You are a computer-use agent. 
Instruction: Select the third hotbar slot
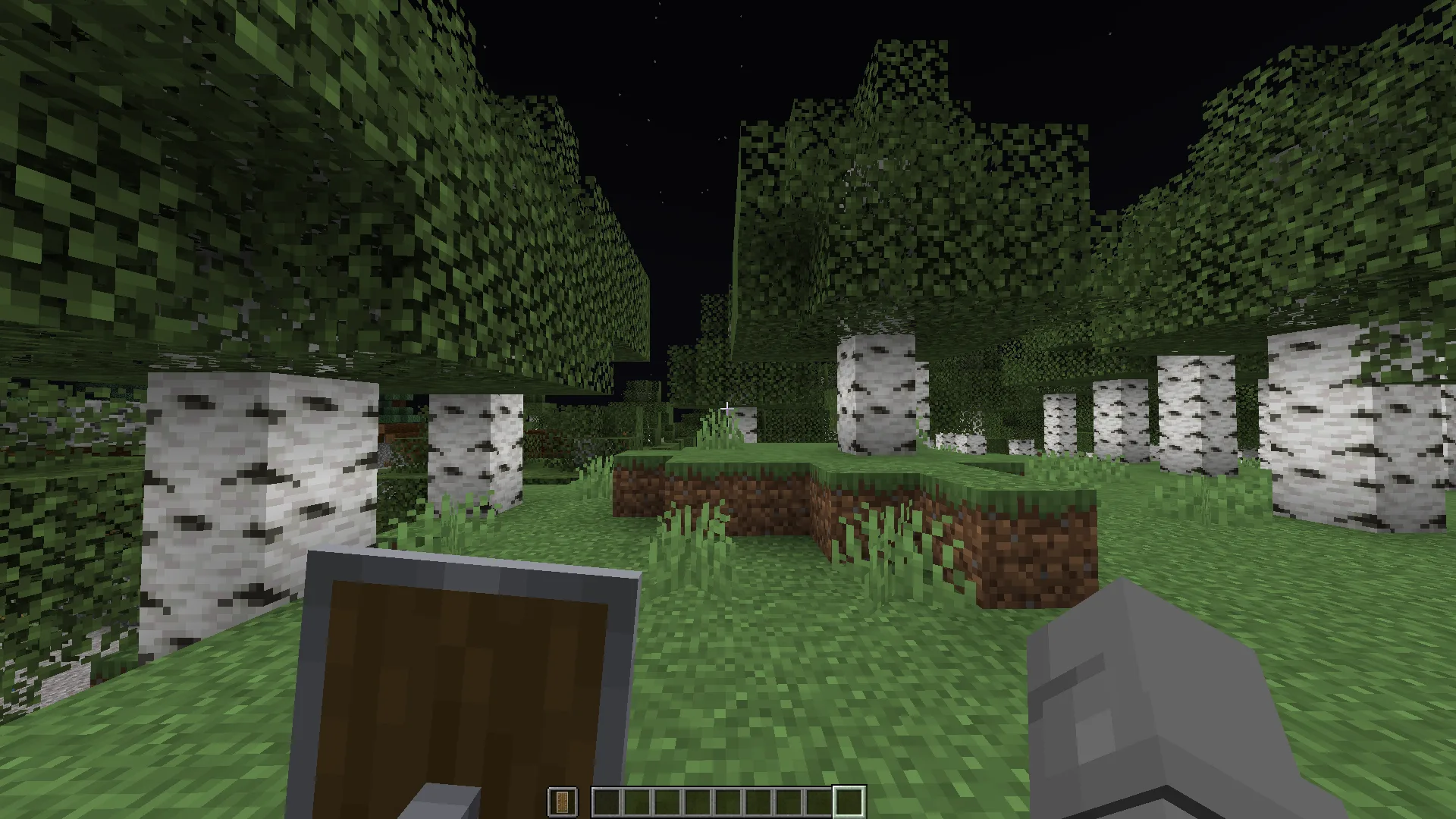[667, 799]
